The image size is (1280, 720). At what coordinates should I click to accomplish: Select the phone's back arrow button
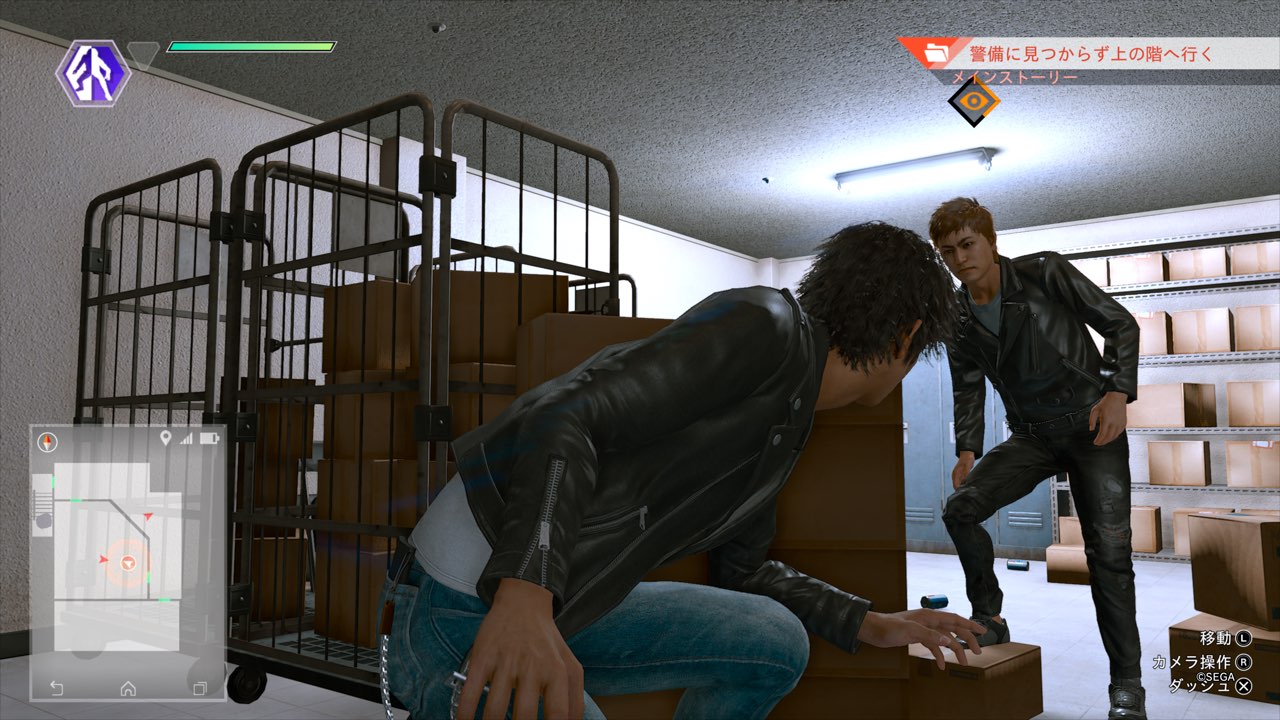[x=57, y=688]
